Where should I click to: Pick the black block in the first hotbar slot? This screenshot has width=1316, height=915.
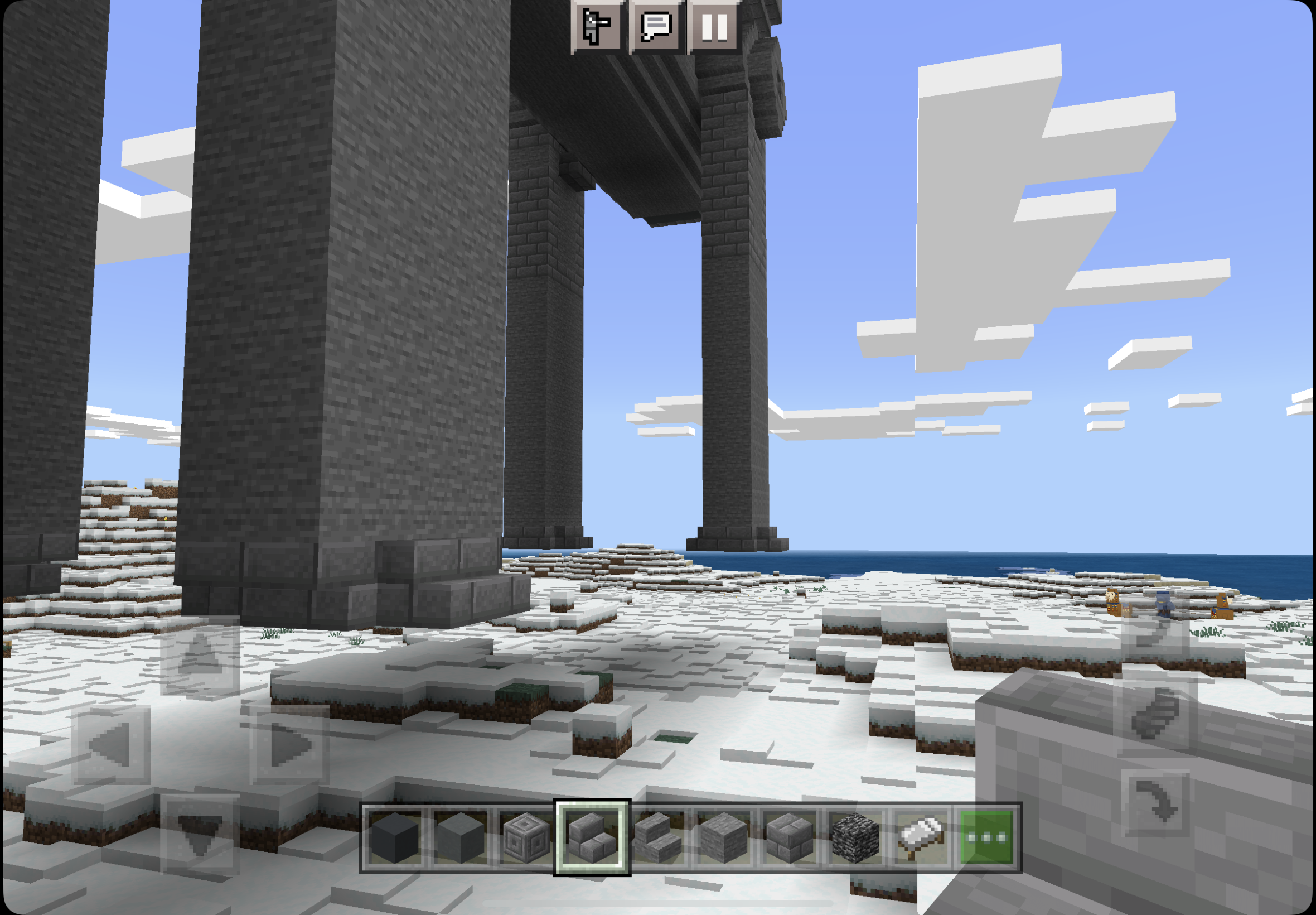click(395, 838)
